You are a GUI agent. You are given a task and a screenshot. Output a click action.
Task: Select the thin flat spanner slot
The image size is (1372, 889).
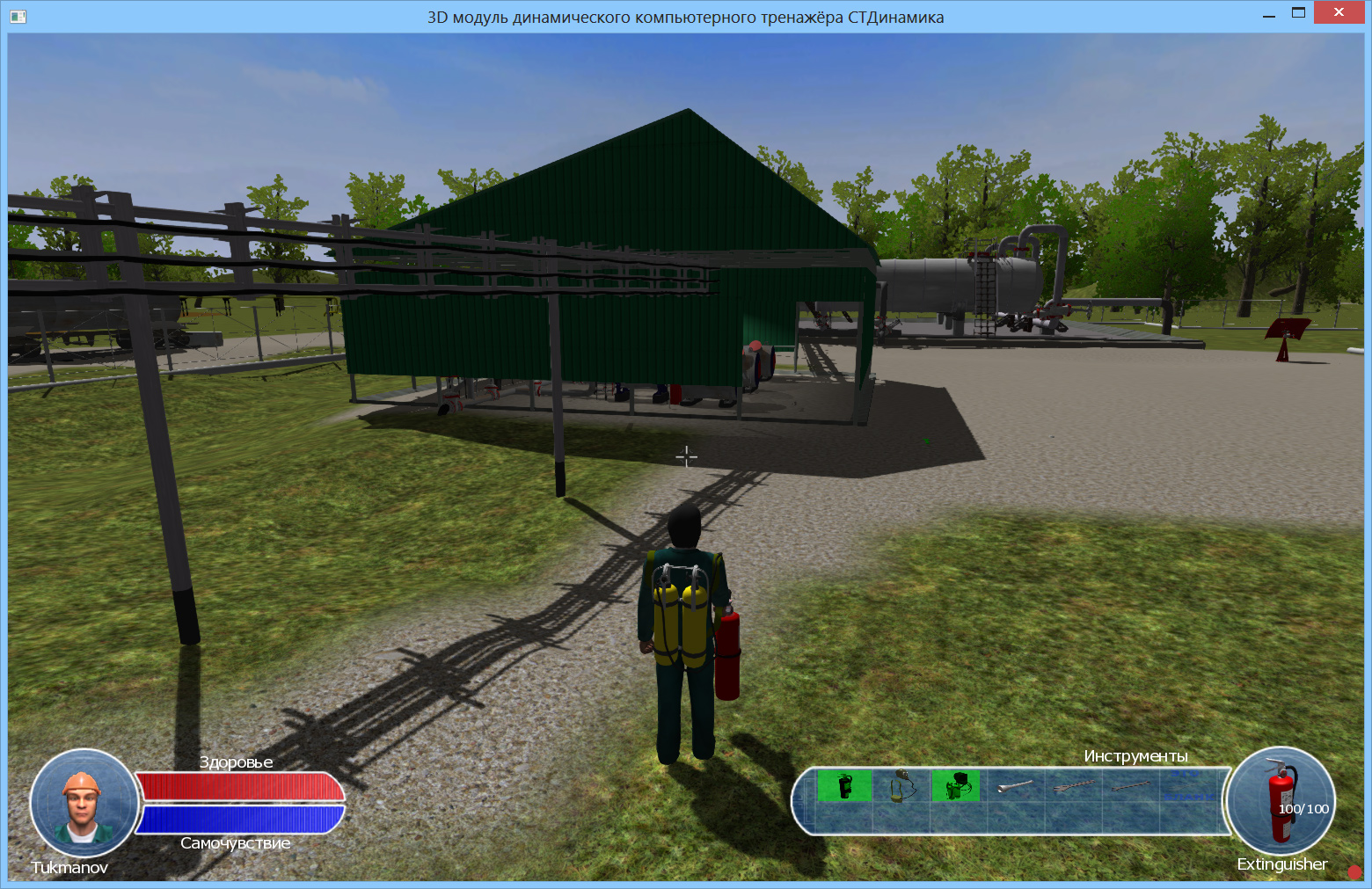[x=1130, y=786]
